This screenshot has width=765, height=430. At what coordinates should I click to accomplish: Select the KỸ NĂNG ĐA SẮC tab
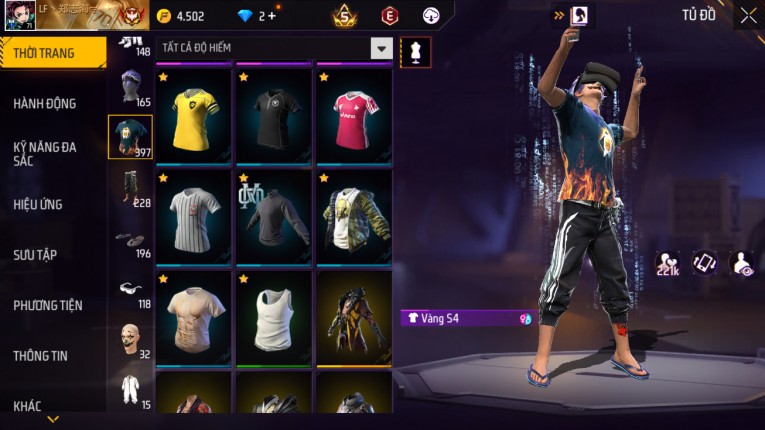click(x=45, y=153)
